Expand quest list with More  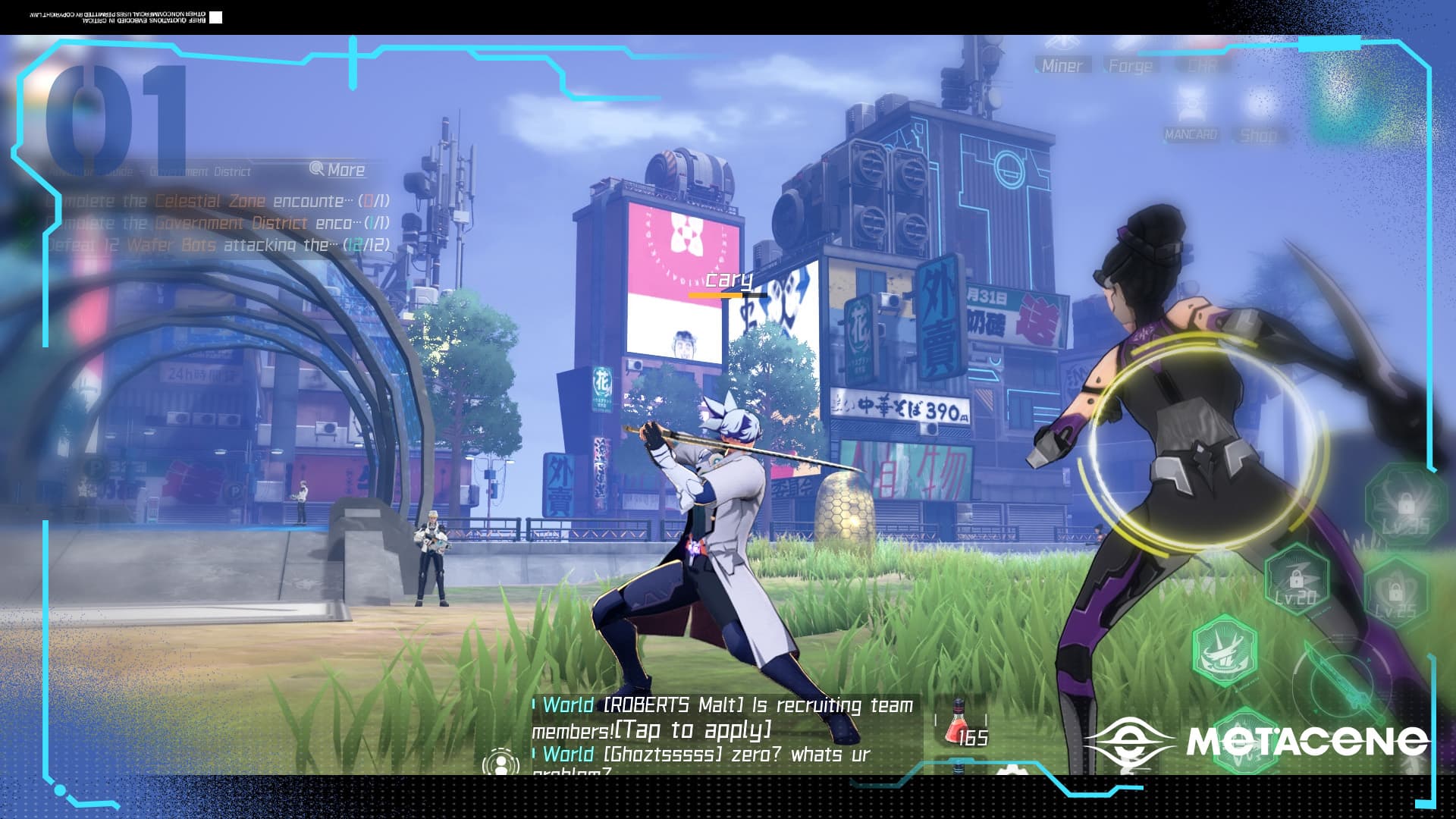(x=338, y=170)
